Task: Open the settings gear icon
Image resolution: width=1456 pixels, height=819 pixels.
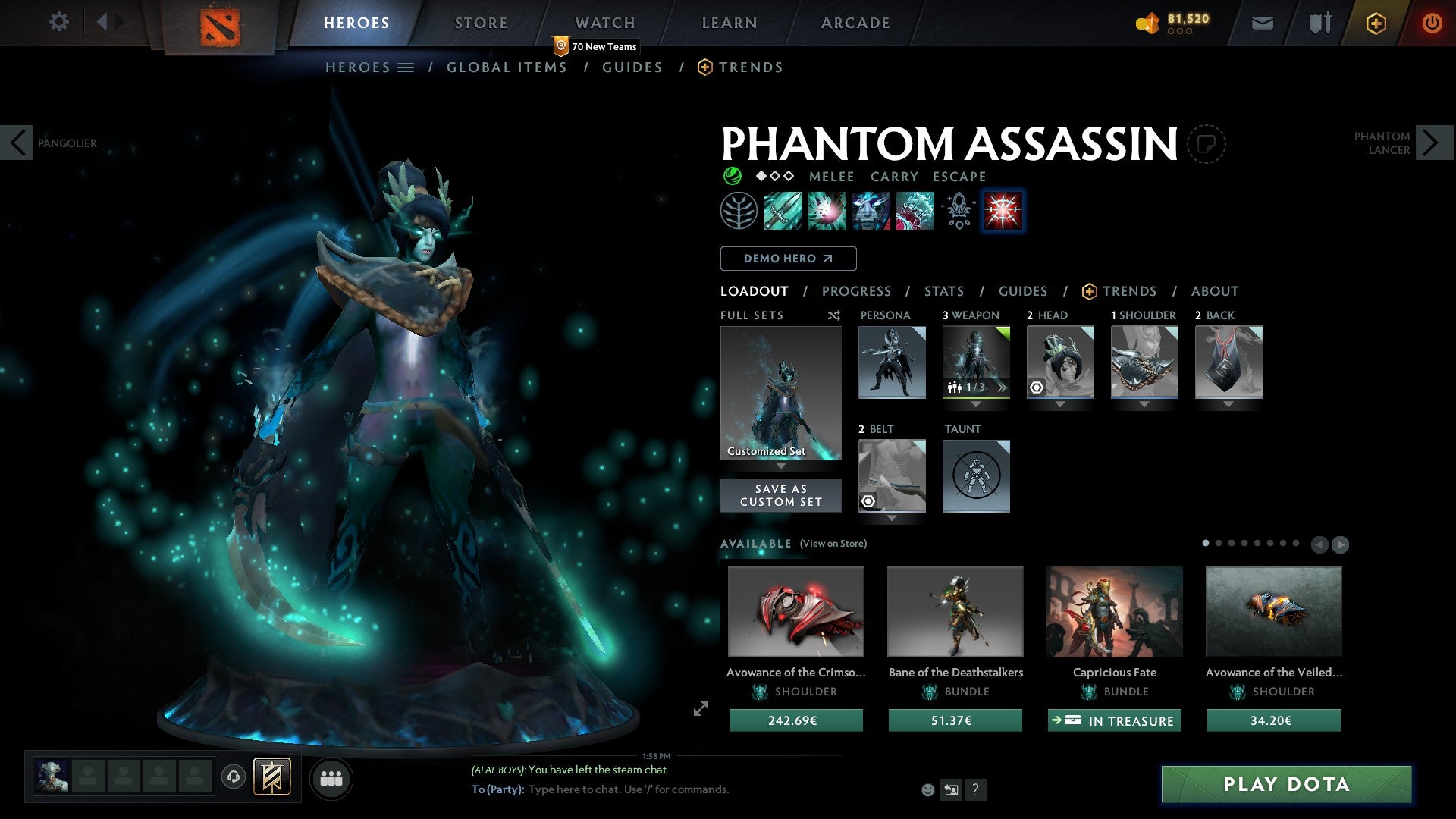Action: pyautogui.click(x=58, y=21)
